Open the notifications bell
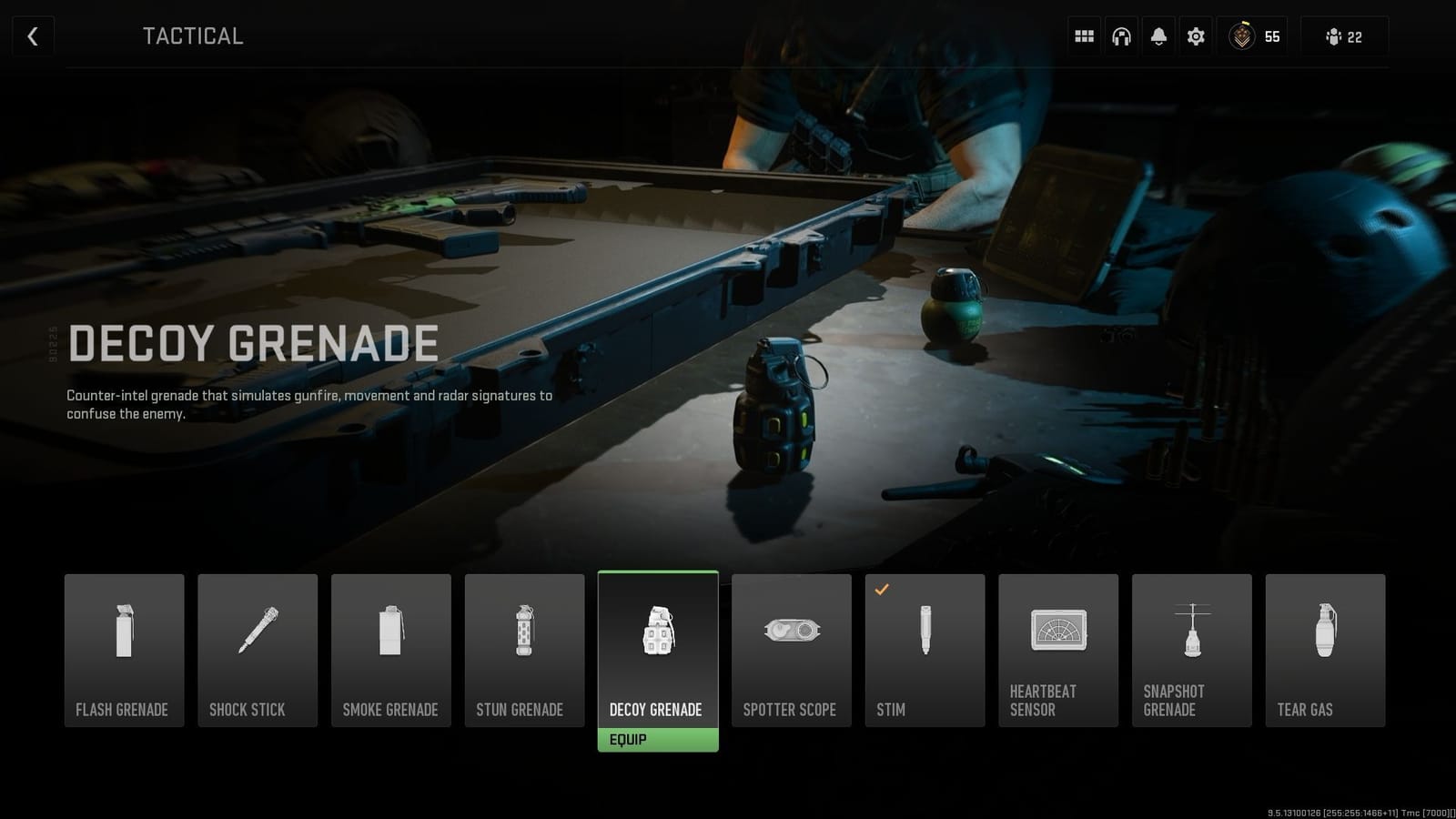This screenshot has width=1456, height=819. (1158, 36)
